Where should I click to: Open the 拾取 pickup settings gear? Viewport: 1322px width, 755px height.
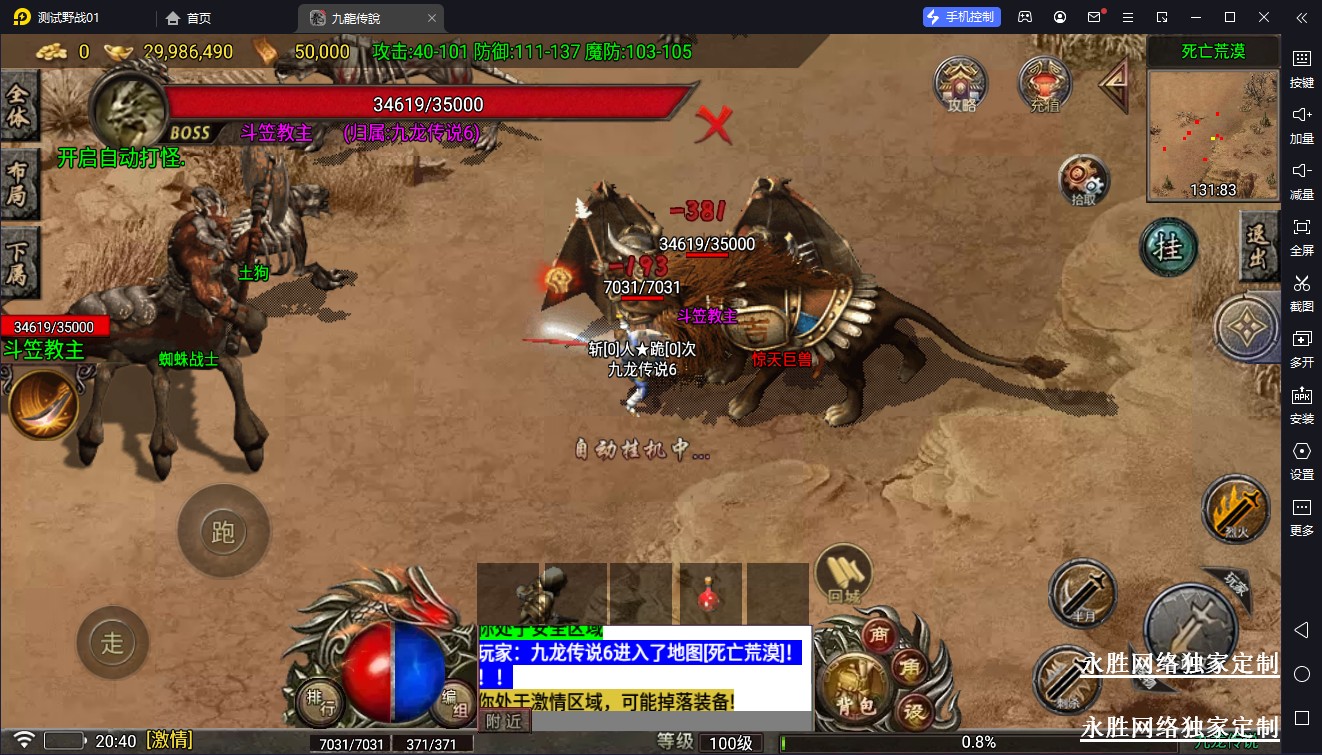point(1084,181)
